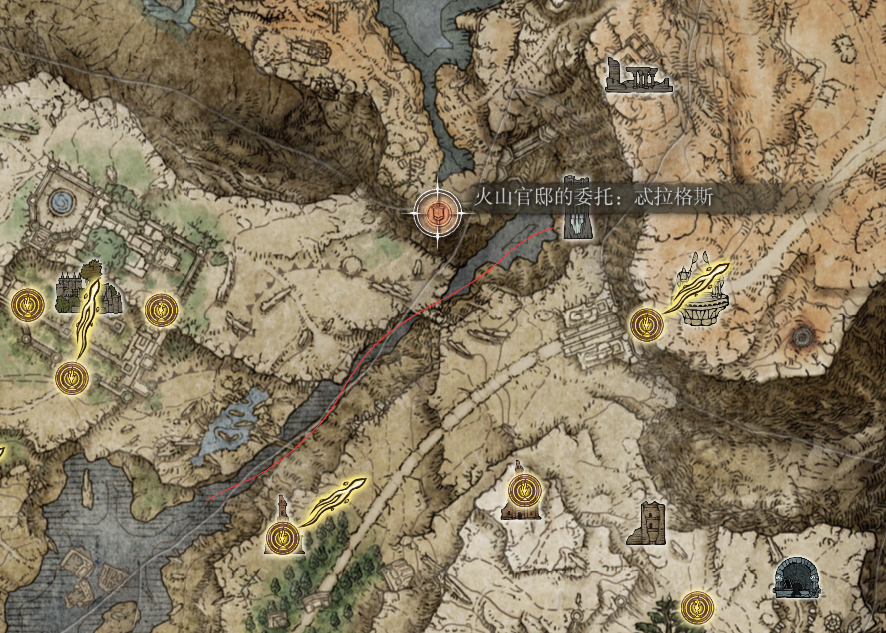Click the blue circular marker inside the fortress
This screenshot has height=633, width=886.
click(61, 203)
